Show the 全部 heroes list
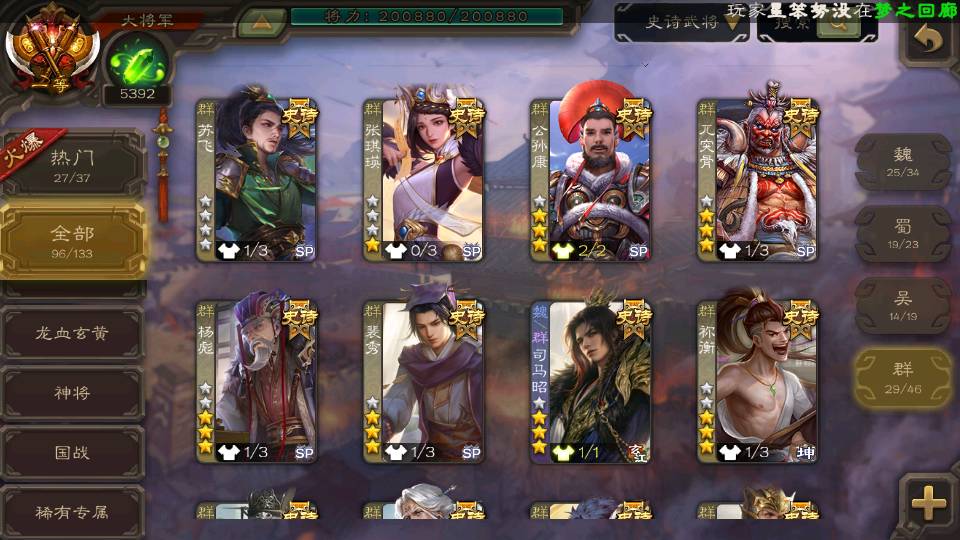The height and width of the screenshot is (540, 960). point(72,240)
